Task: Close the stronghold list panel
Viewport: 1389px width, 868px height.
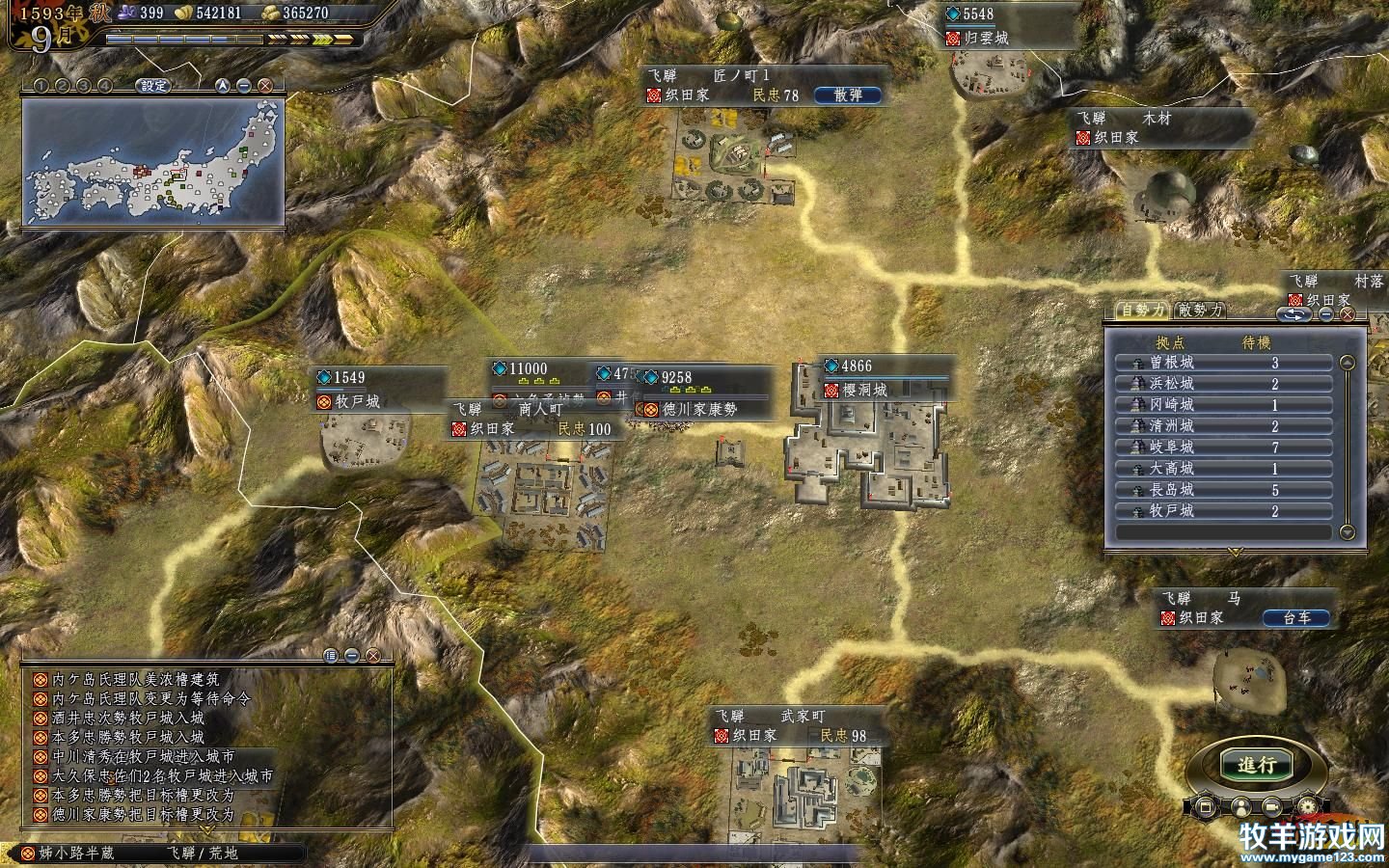Action: 1348,314
